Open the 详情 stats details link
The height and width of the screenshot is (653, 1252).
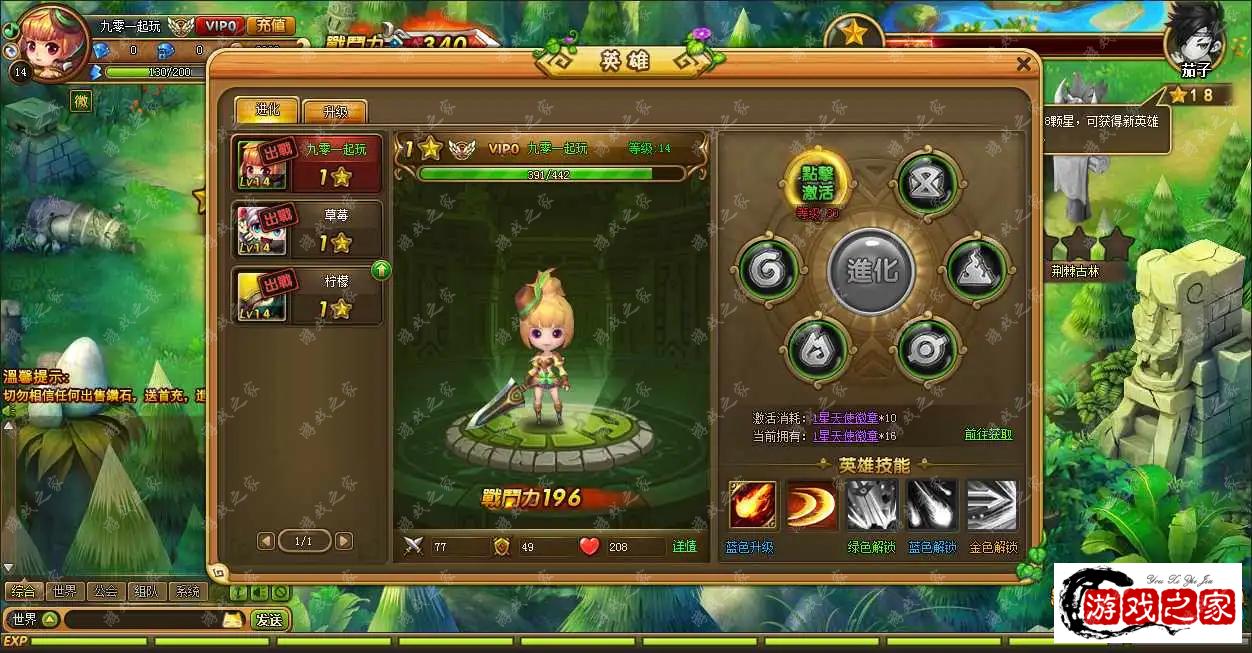685,547
